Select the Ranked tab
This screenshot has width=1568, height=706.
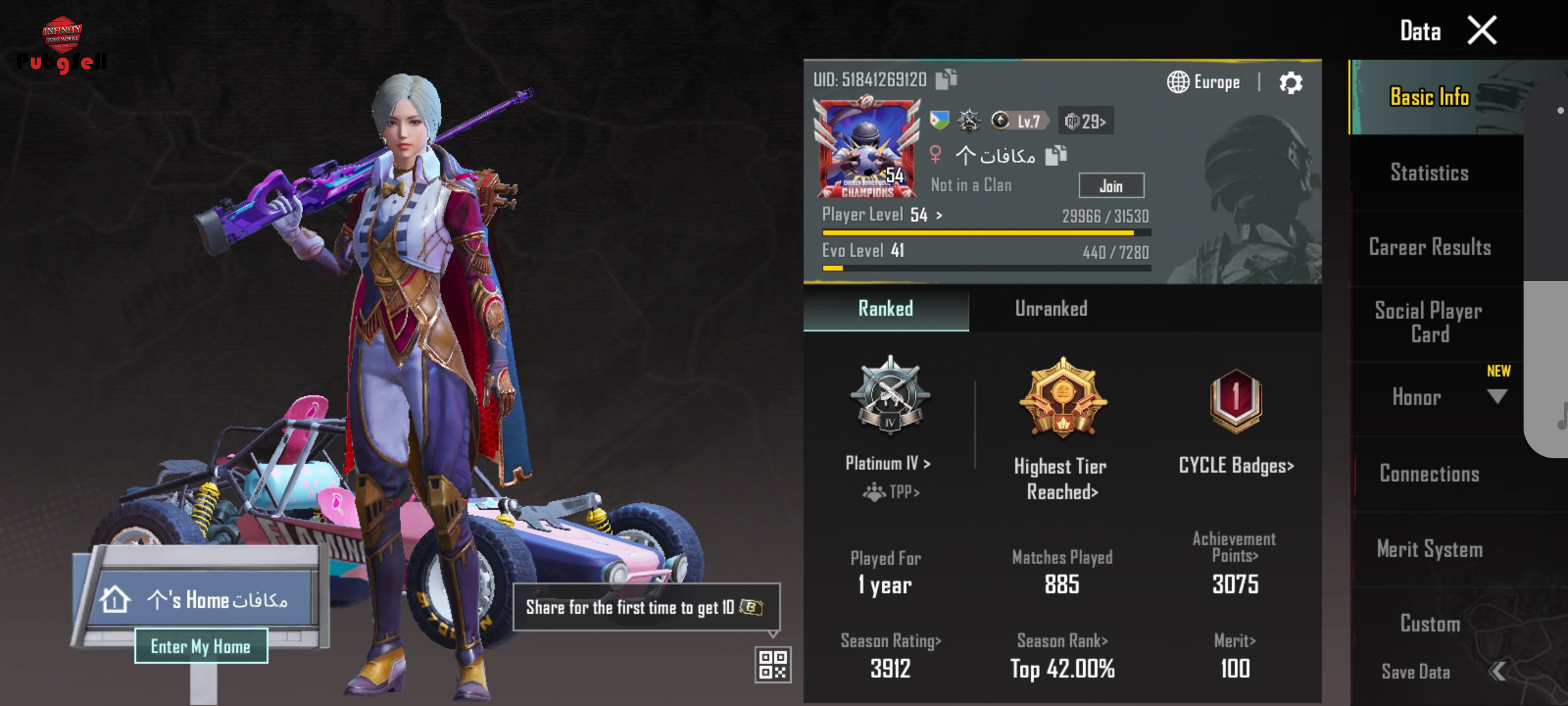tap(885, 309)
